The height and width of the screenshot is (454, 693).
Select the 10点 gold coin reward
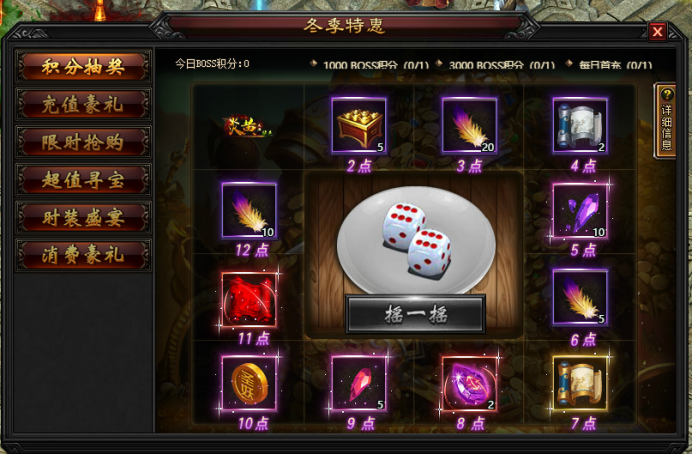coord(248,383)
